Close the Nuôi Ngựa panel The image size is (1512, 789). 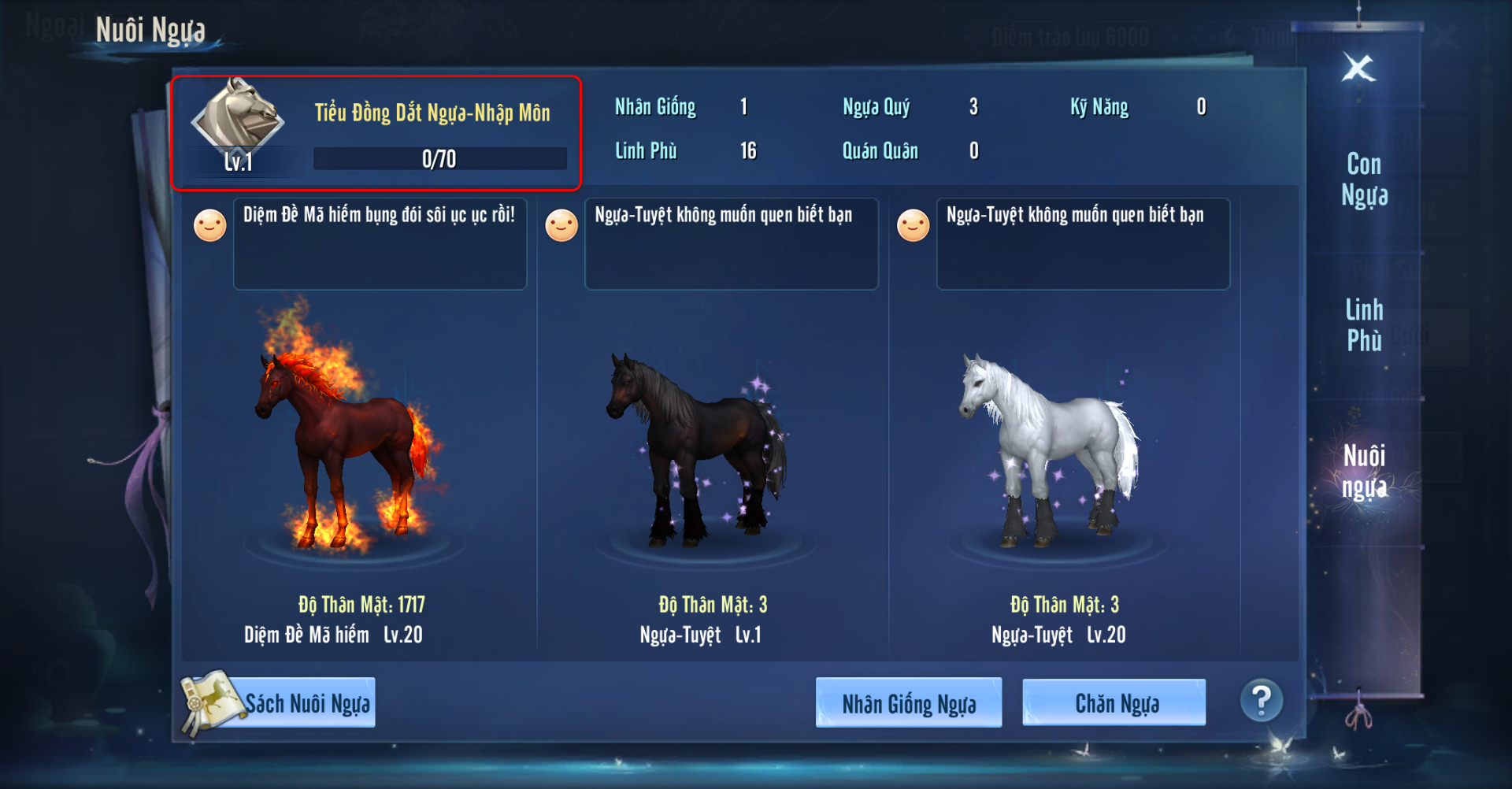[1358, 69]
